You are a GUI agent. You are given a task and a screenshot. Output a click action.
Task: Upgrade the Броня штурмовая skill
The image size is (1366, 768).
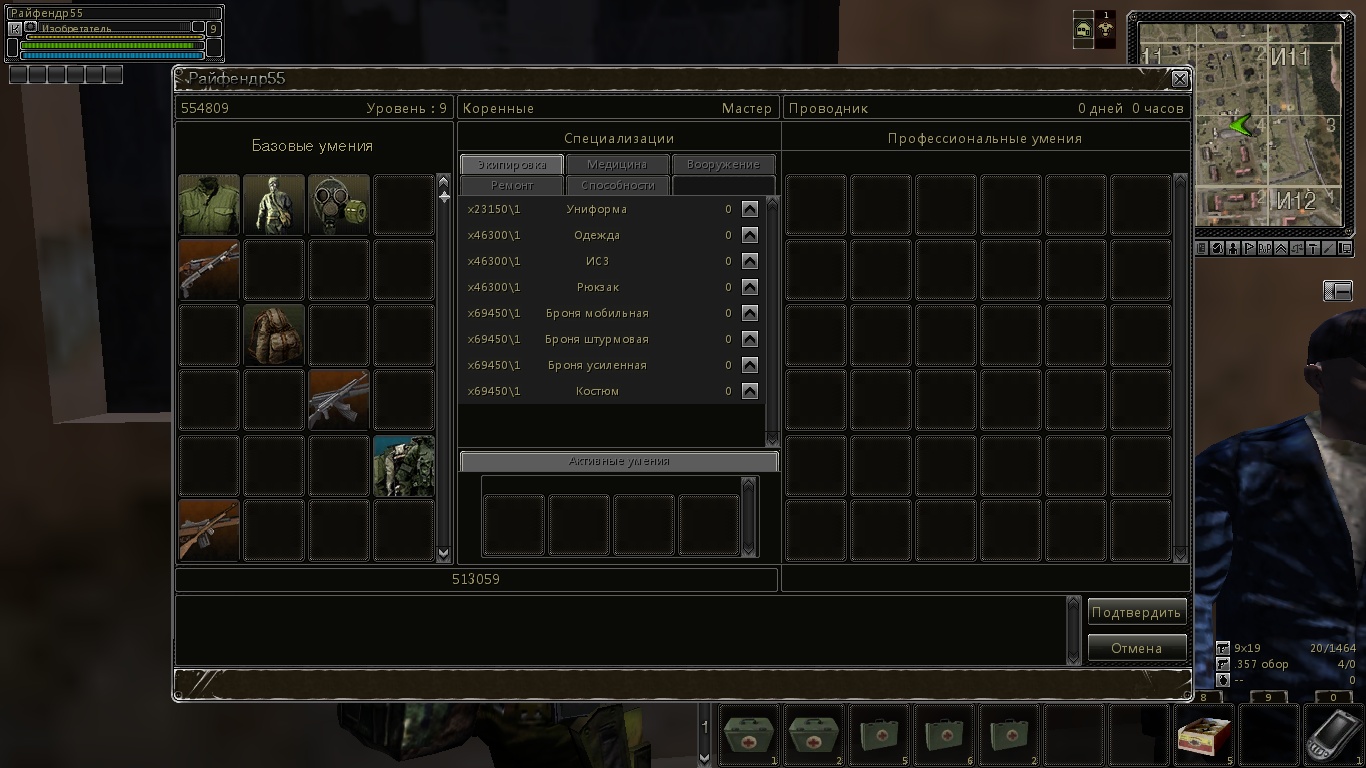pos(750,339)
